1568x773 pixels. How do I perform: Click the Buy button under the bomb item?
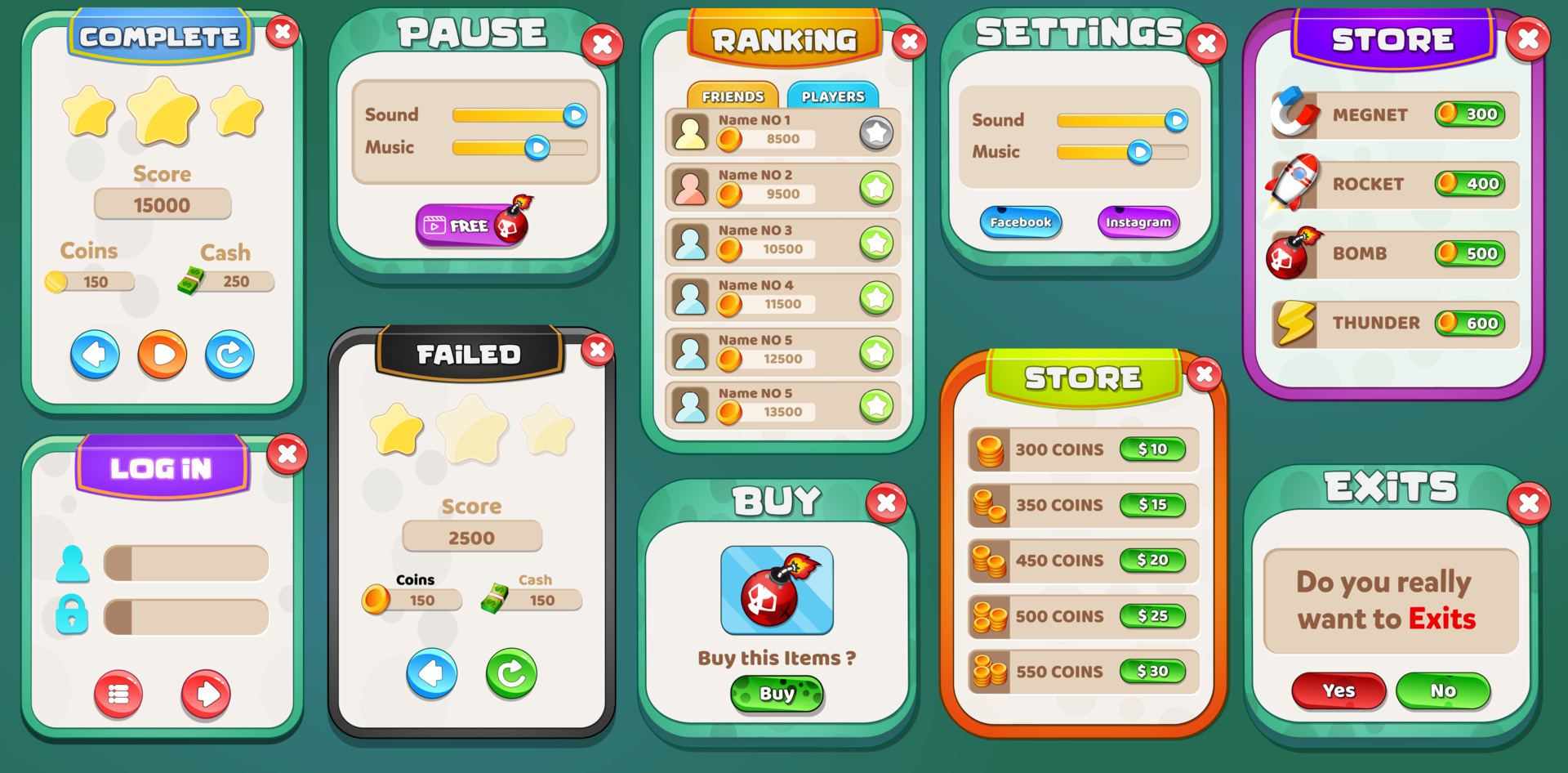coord(777,694)
